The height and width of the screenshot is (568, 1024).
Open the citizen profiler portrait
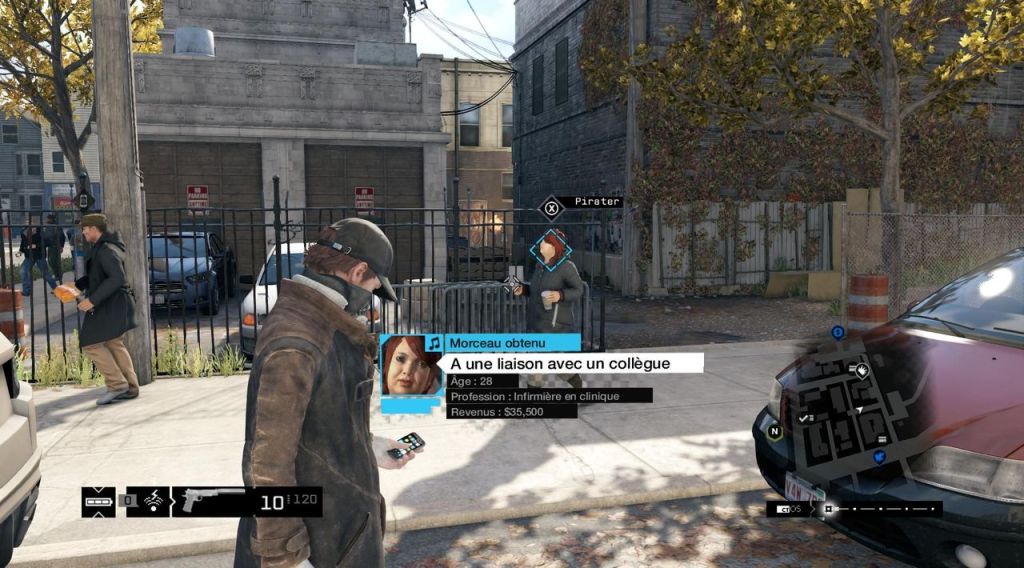(411, 365)
